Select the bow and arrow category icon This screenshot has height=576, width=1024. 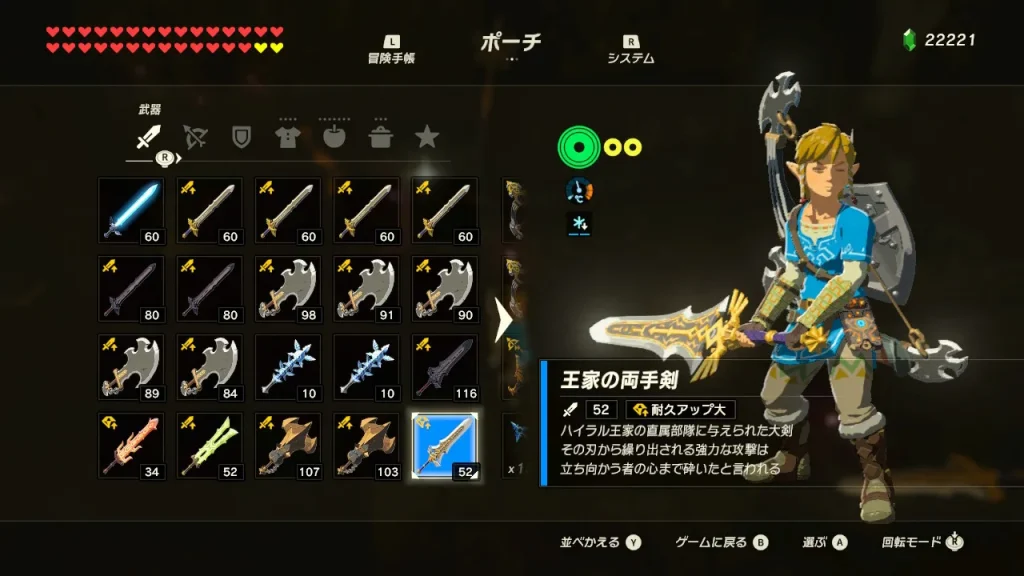point(195,137)
